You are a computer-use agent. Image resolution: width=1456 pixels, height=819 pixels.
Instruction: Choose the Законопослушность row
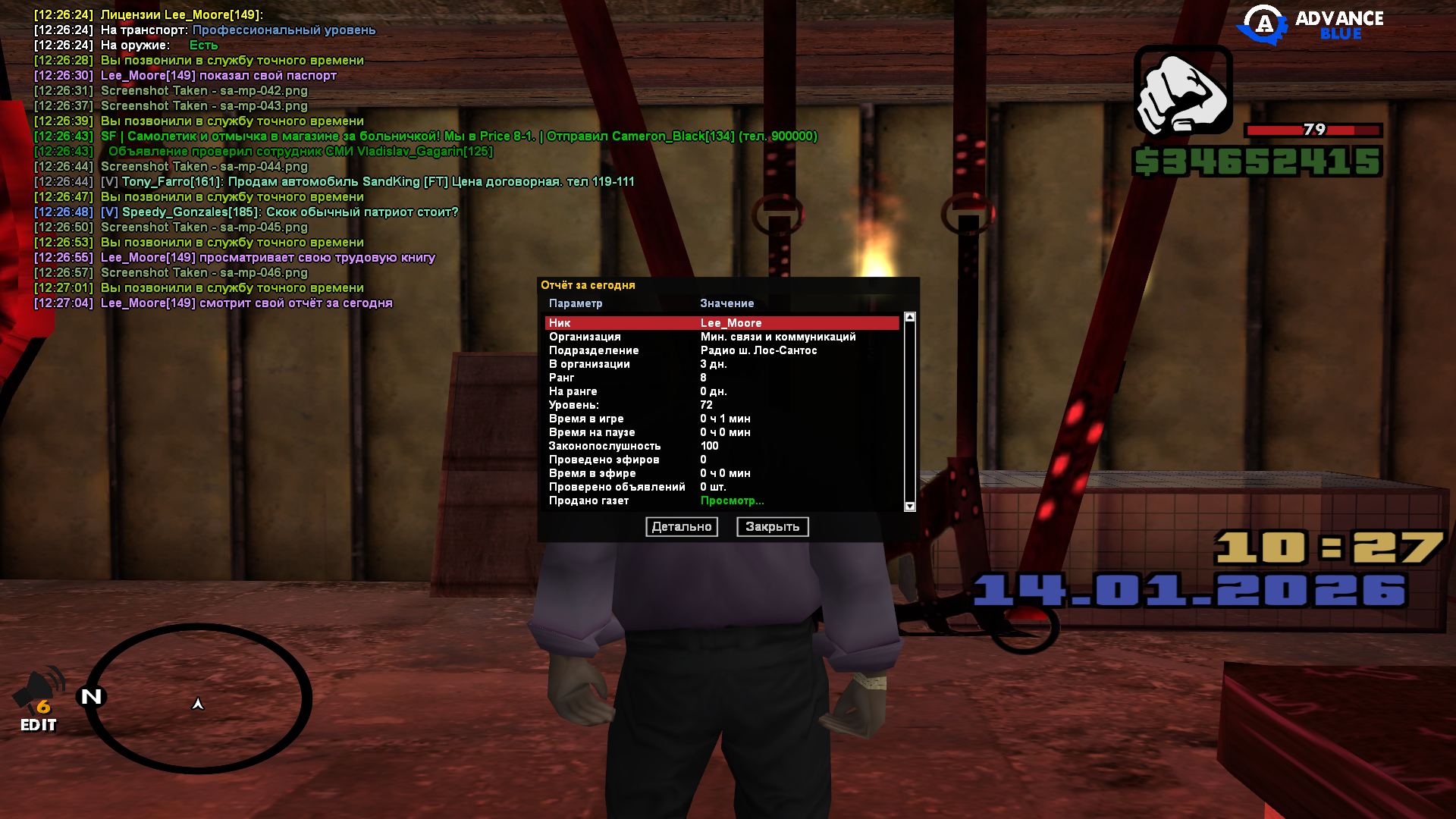720,446
